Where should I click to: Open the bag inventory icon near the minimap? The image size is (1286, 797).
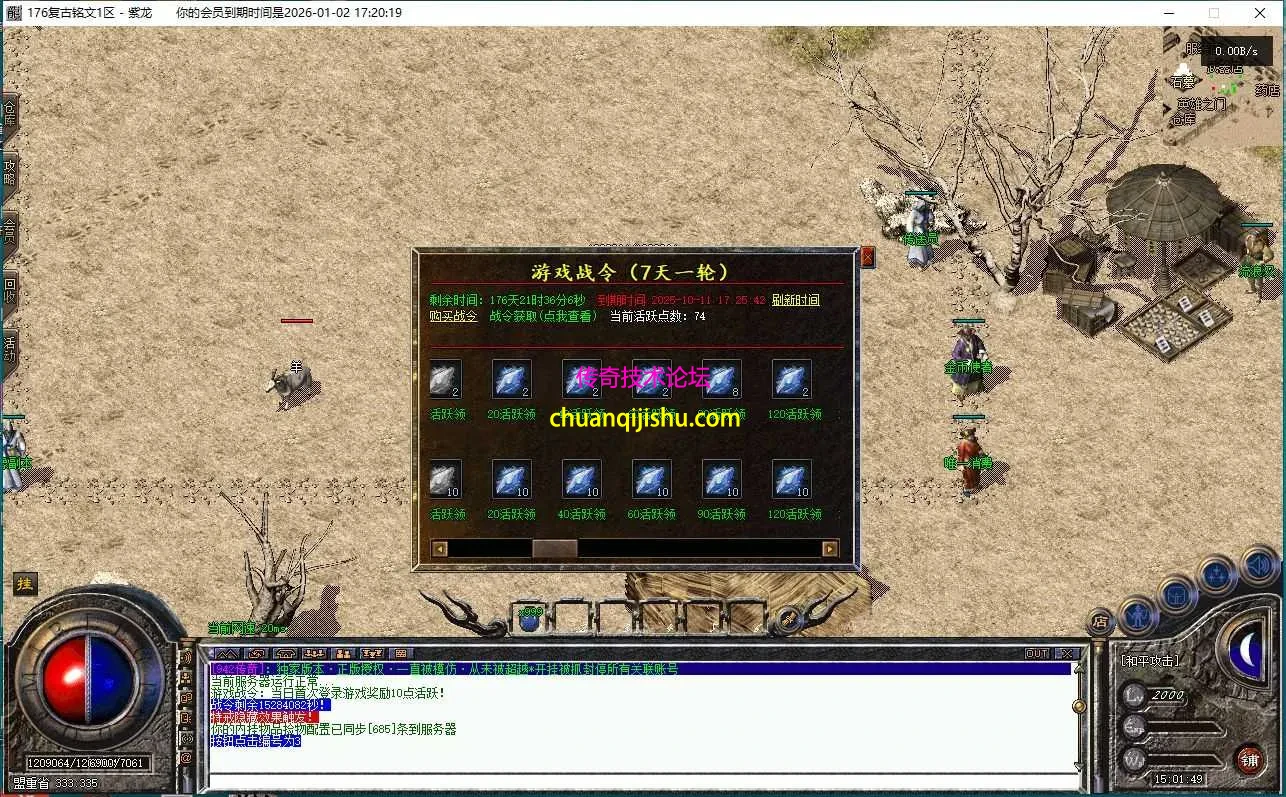(1176, 596)
